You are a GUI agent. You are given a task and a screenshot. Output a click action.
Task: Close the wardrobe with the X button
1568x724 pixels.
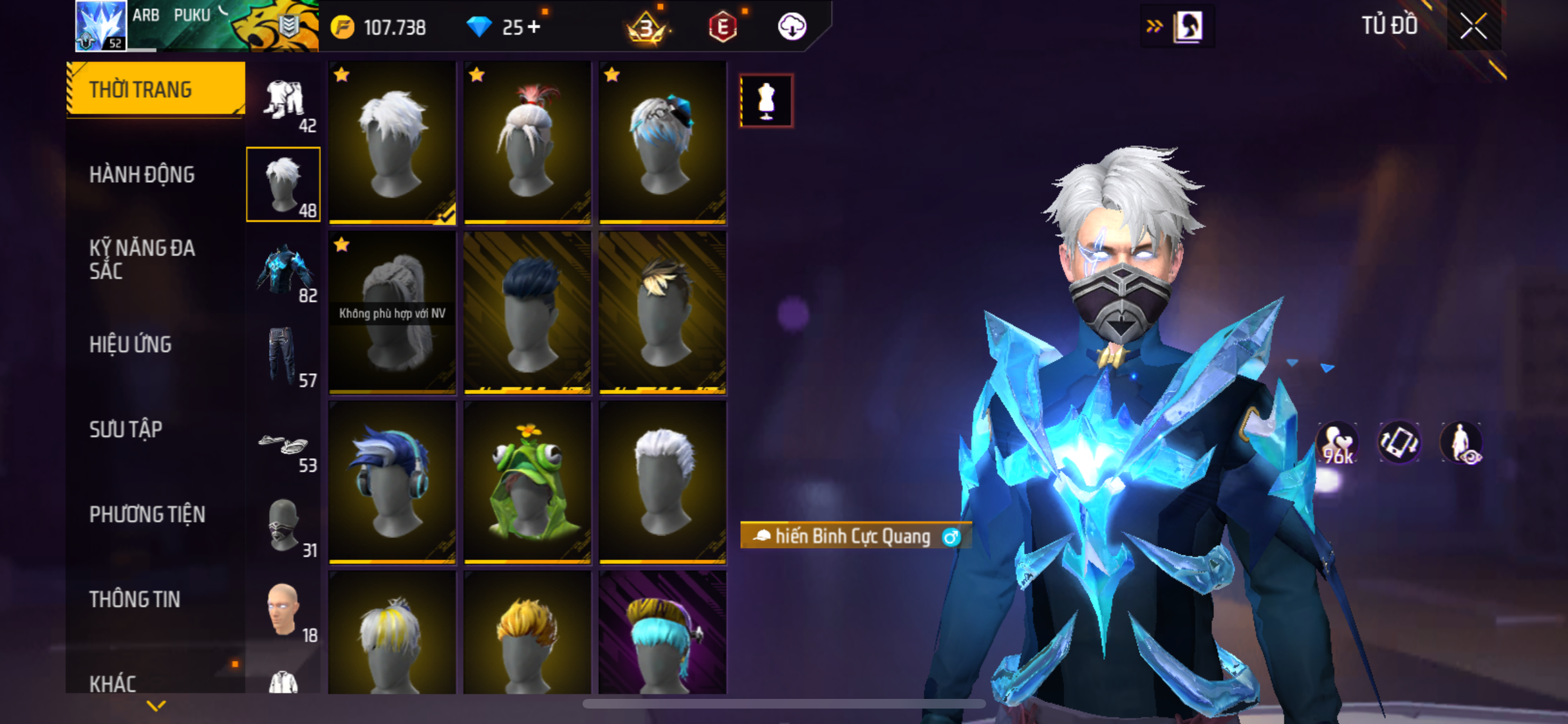coord(1473,26)
